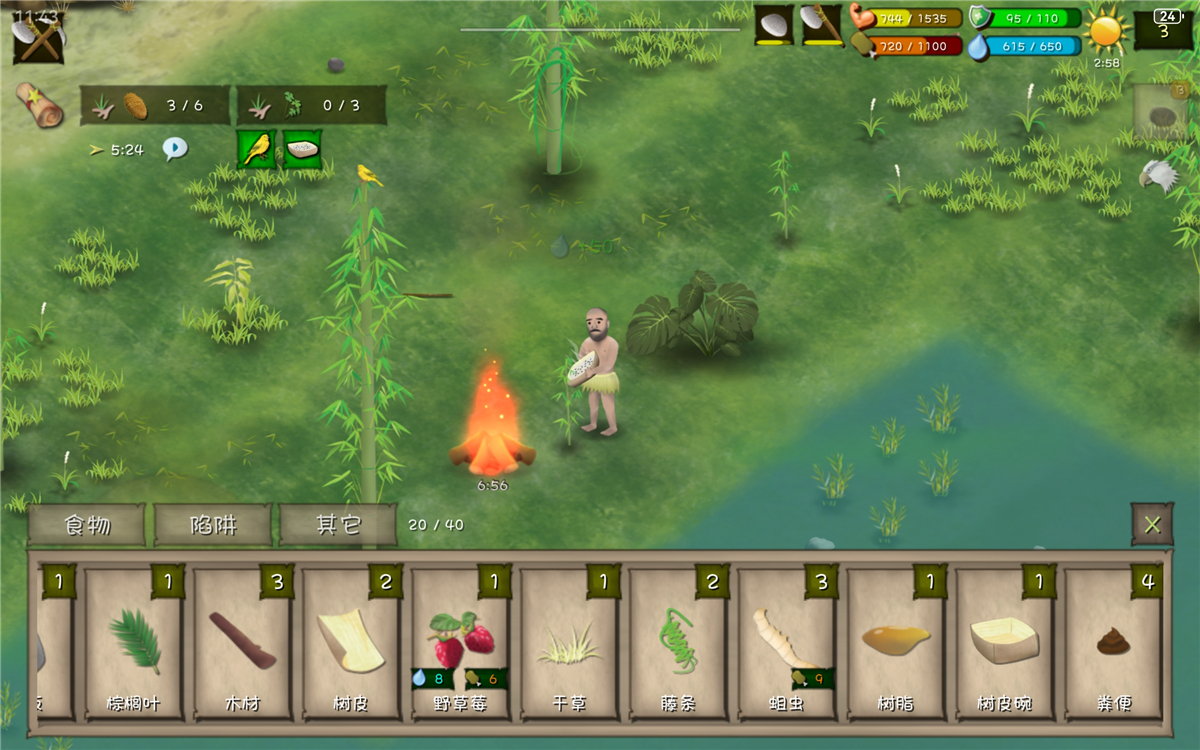Image resolution: width=1200 pixels, height=750 pixels.
Task: Open the day counter calendar
Action: click(x=1163, y=28)
